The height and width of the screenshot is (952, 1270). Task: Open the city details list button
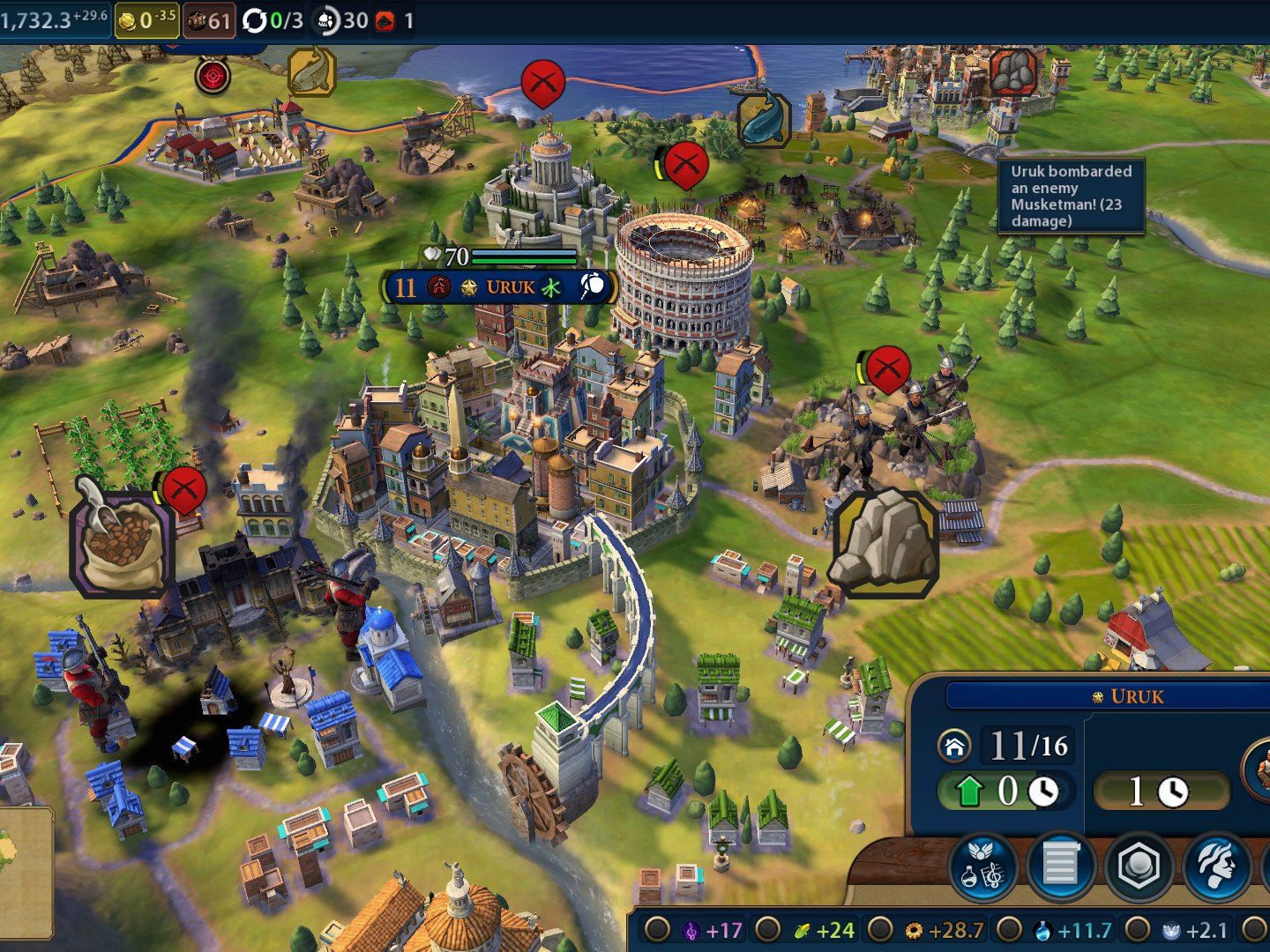pos(1061,866)
